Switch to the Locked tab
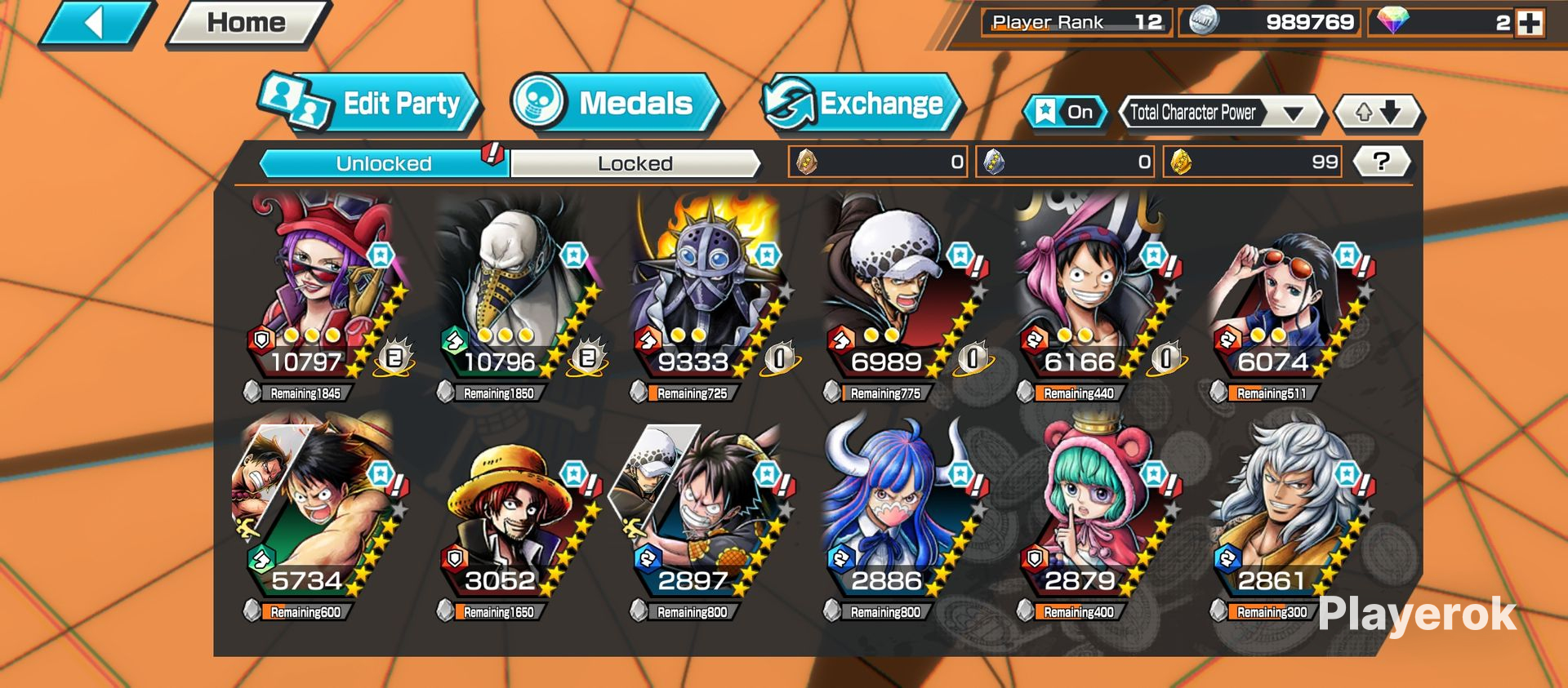 635,163
